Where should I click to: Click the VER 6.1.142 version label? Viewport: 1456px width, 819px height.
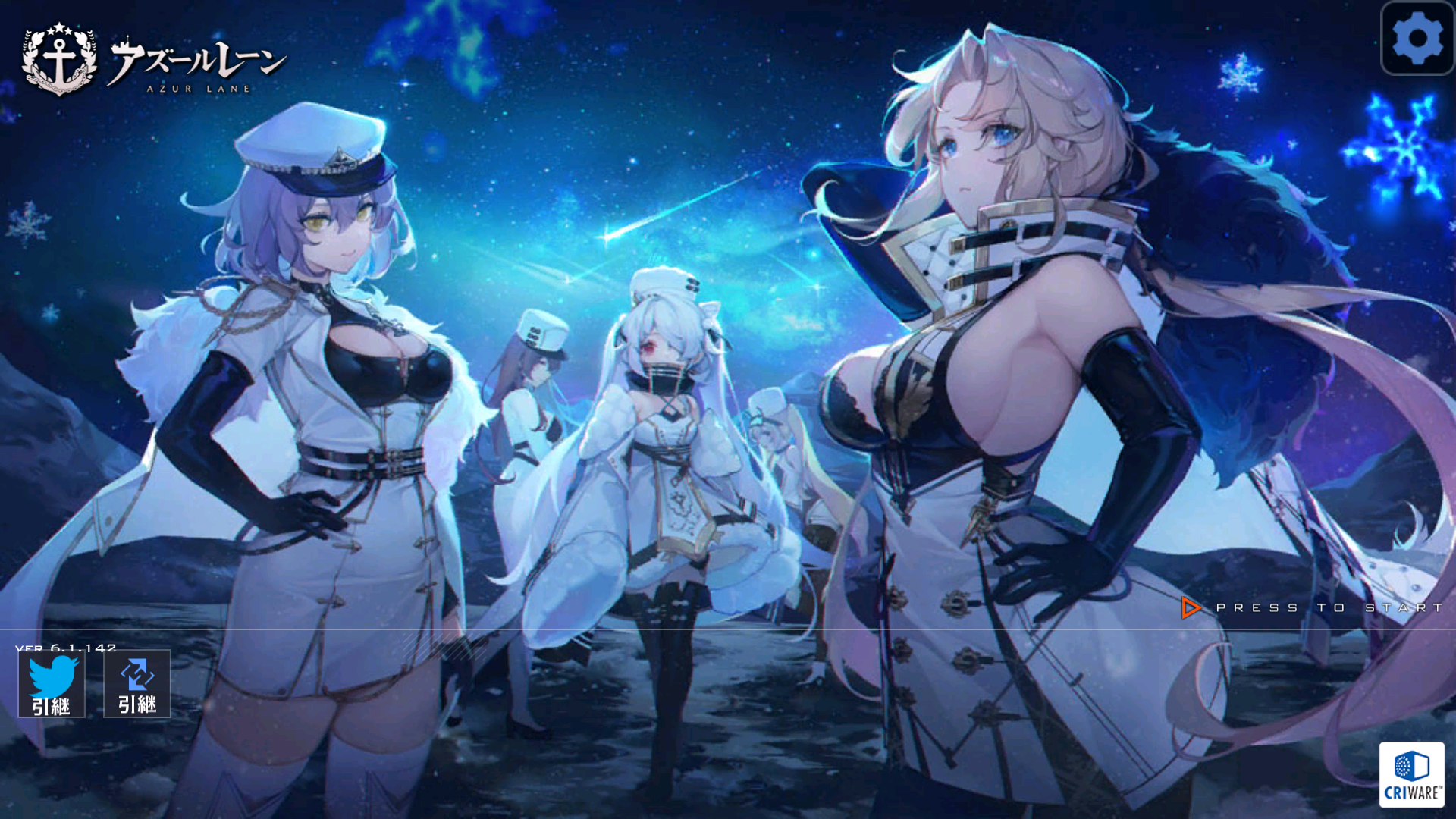click(x=64, y=648)
